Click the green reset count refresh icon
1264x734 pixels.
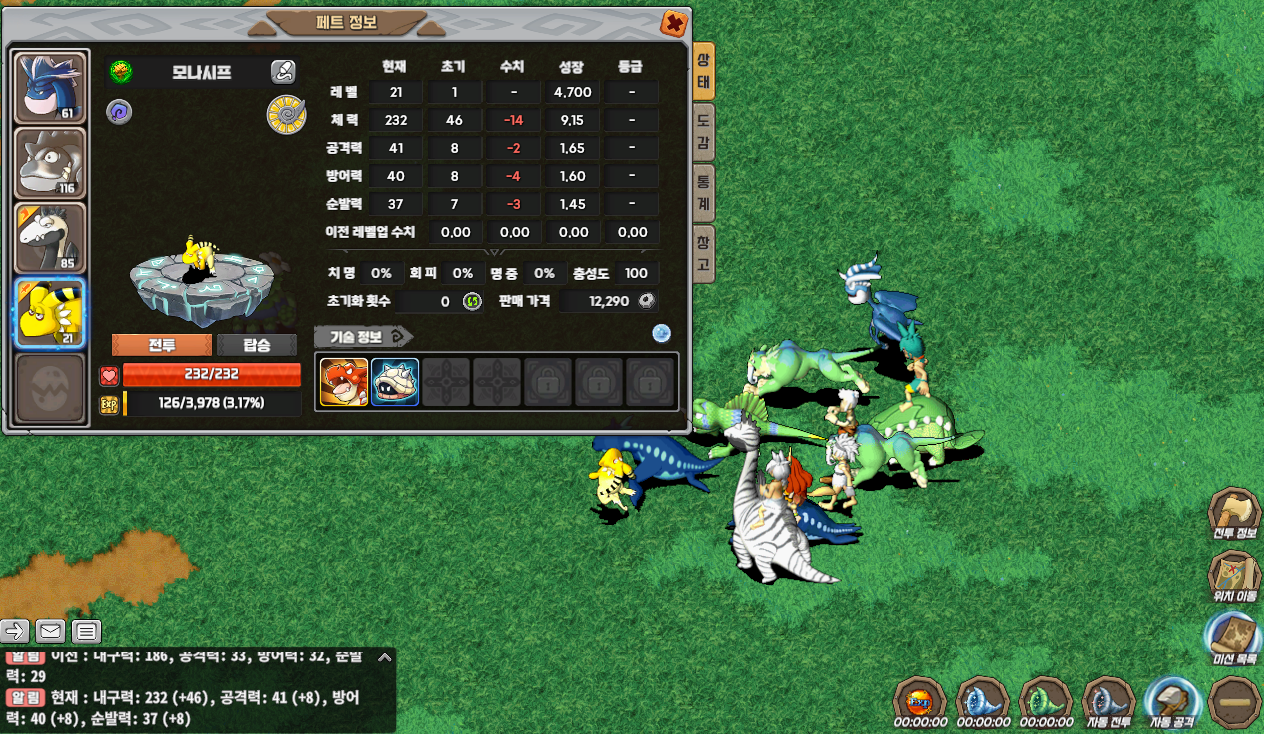[x=472, y=301]
